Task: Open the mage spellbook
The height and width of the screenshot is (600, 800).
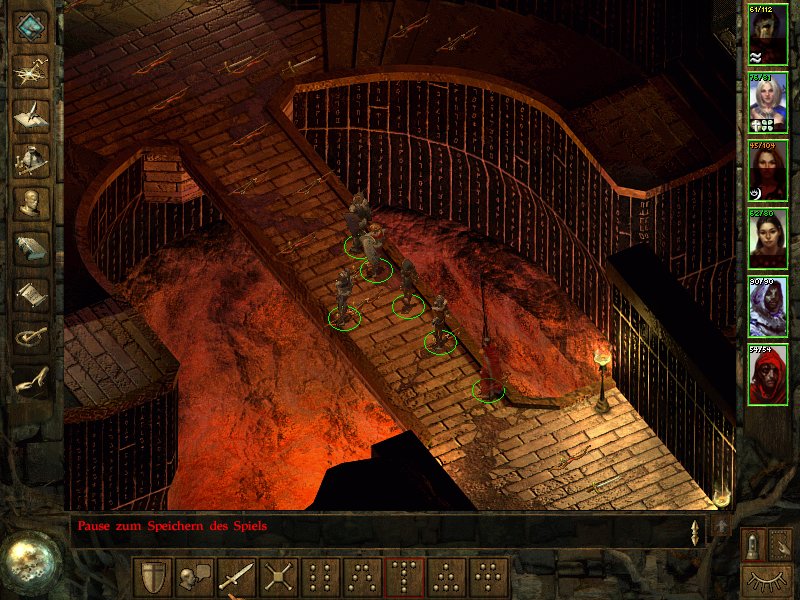Action: pyautogui.click(x=32, y=247)
